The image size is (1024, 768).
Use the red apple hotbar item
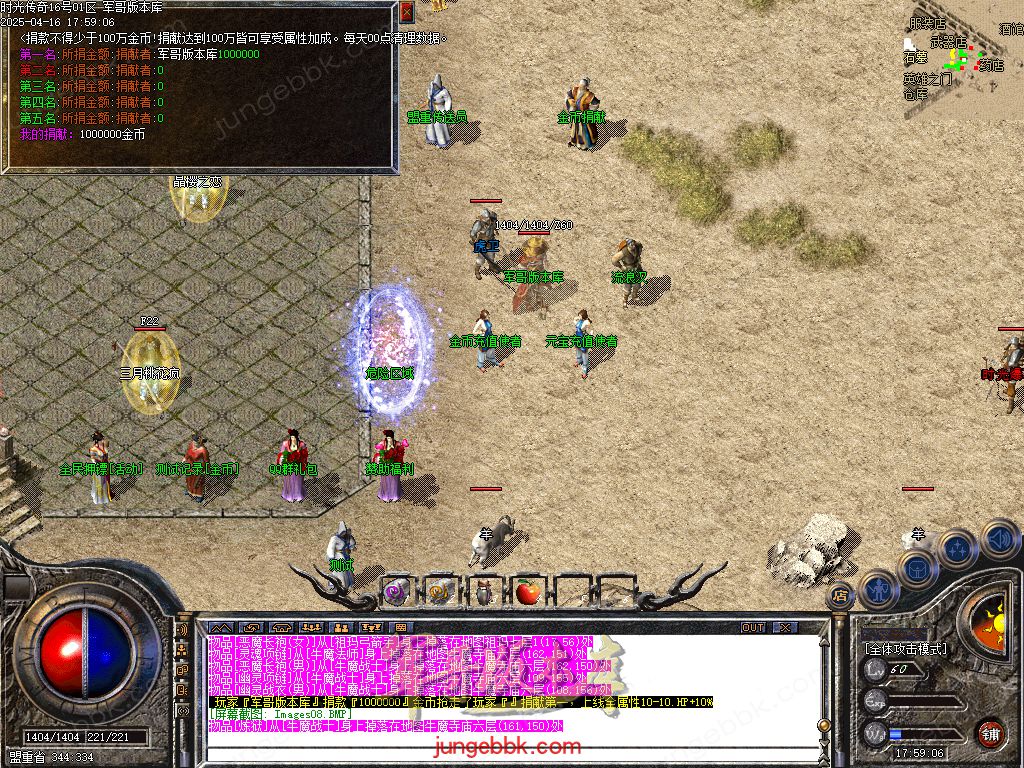pyautogui.click(x=528, y=592)
